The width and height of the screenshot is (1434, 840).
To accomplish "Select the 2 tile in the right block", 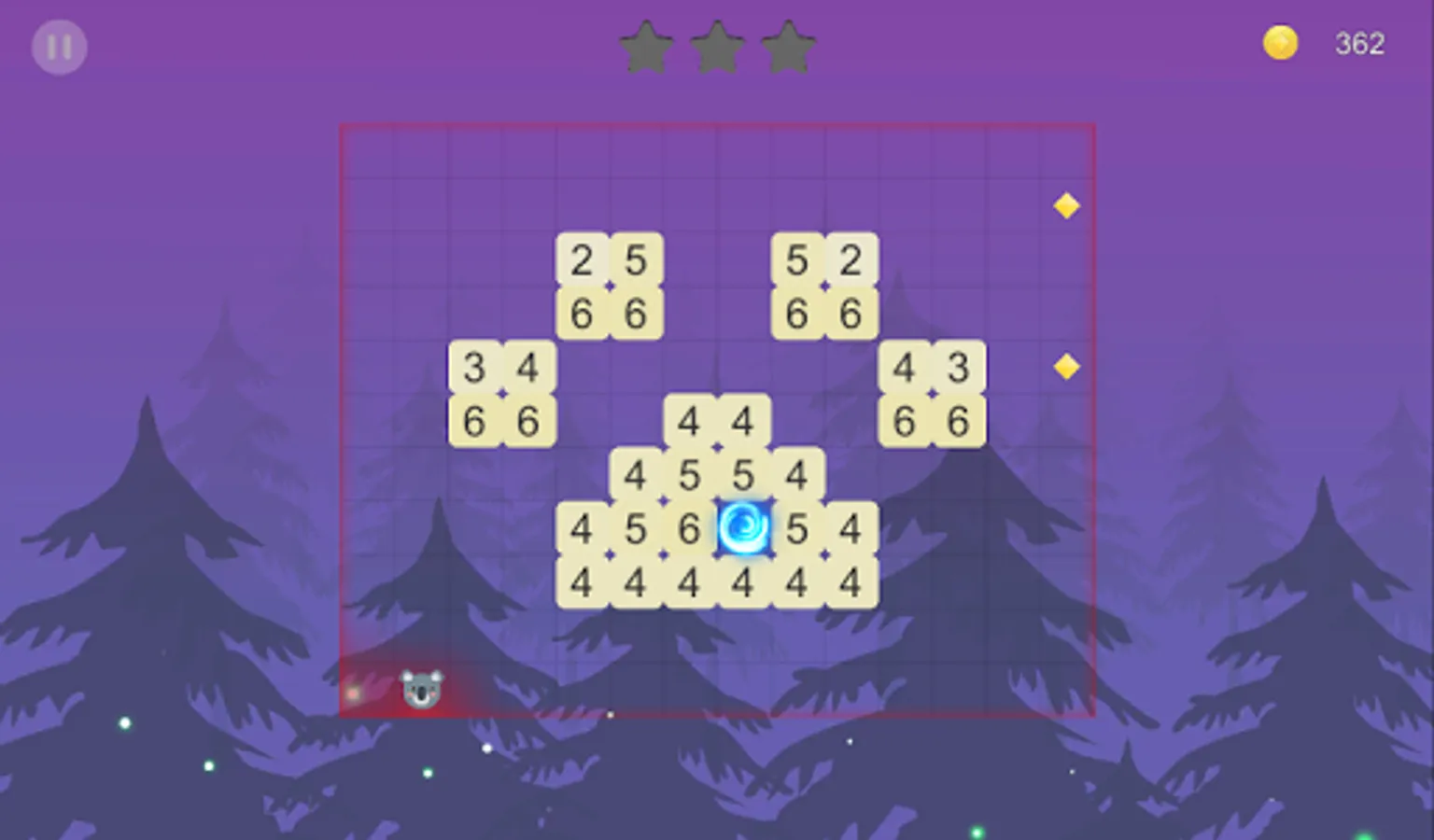I will pyautogui.click(x=851, y=261).
